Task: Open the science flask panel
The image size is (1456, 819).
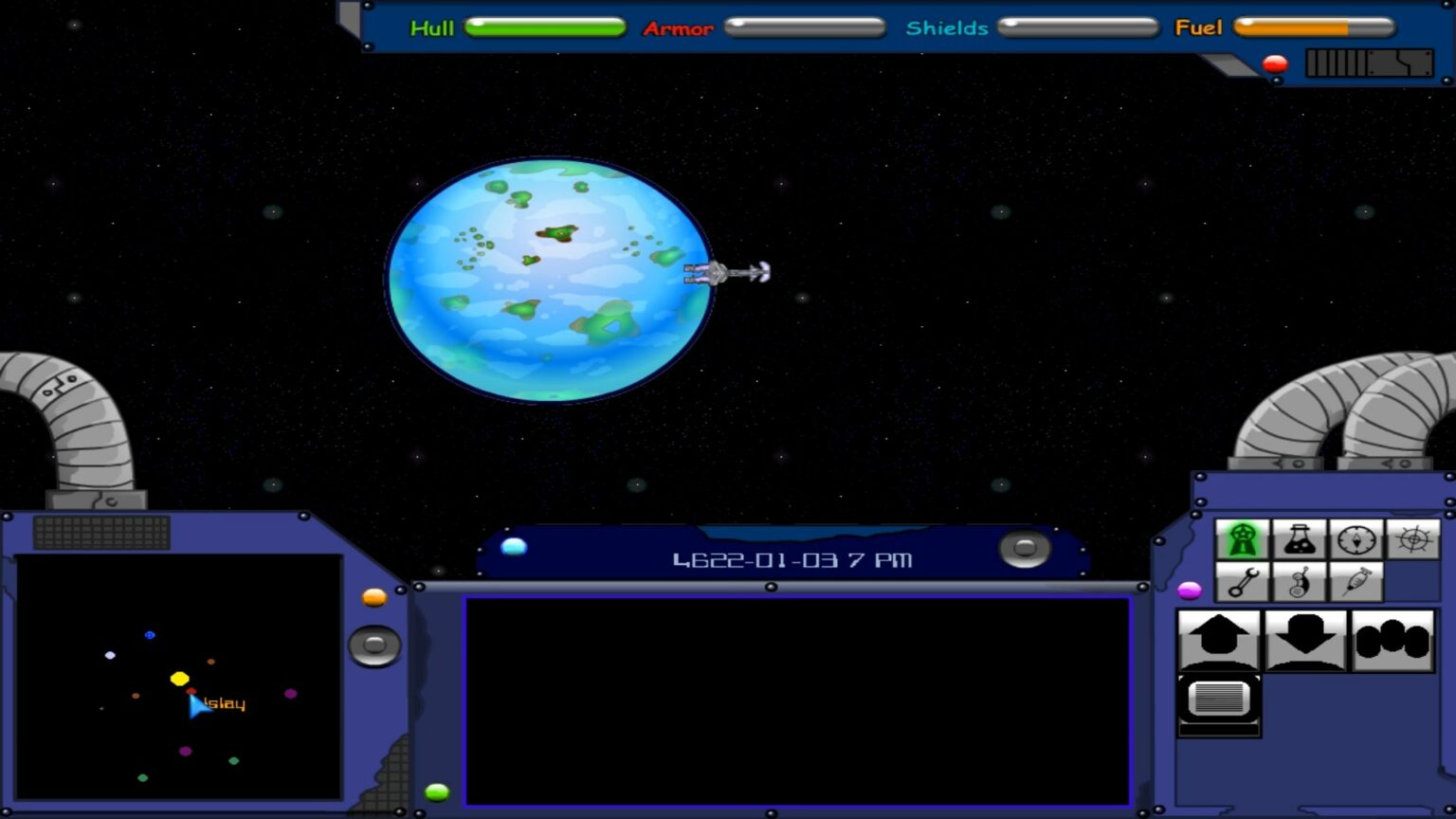Action: pos(1299,538)
